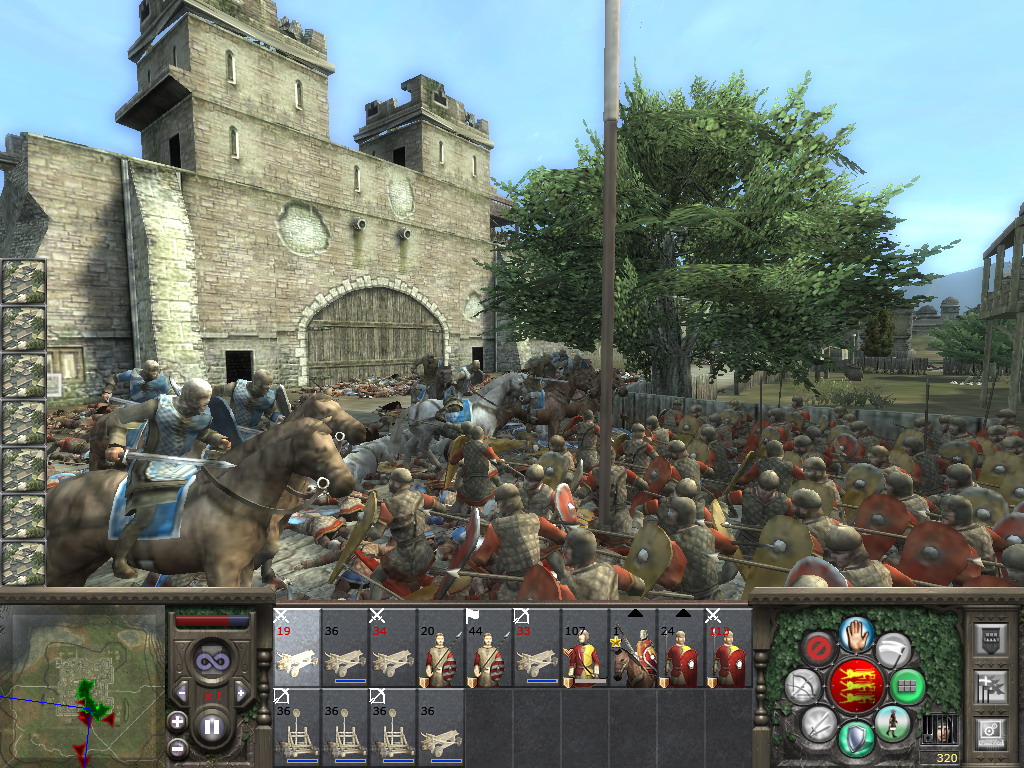
Task: Toggle run mode using walking soldier icon
Action: [x=892, y=723]
